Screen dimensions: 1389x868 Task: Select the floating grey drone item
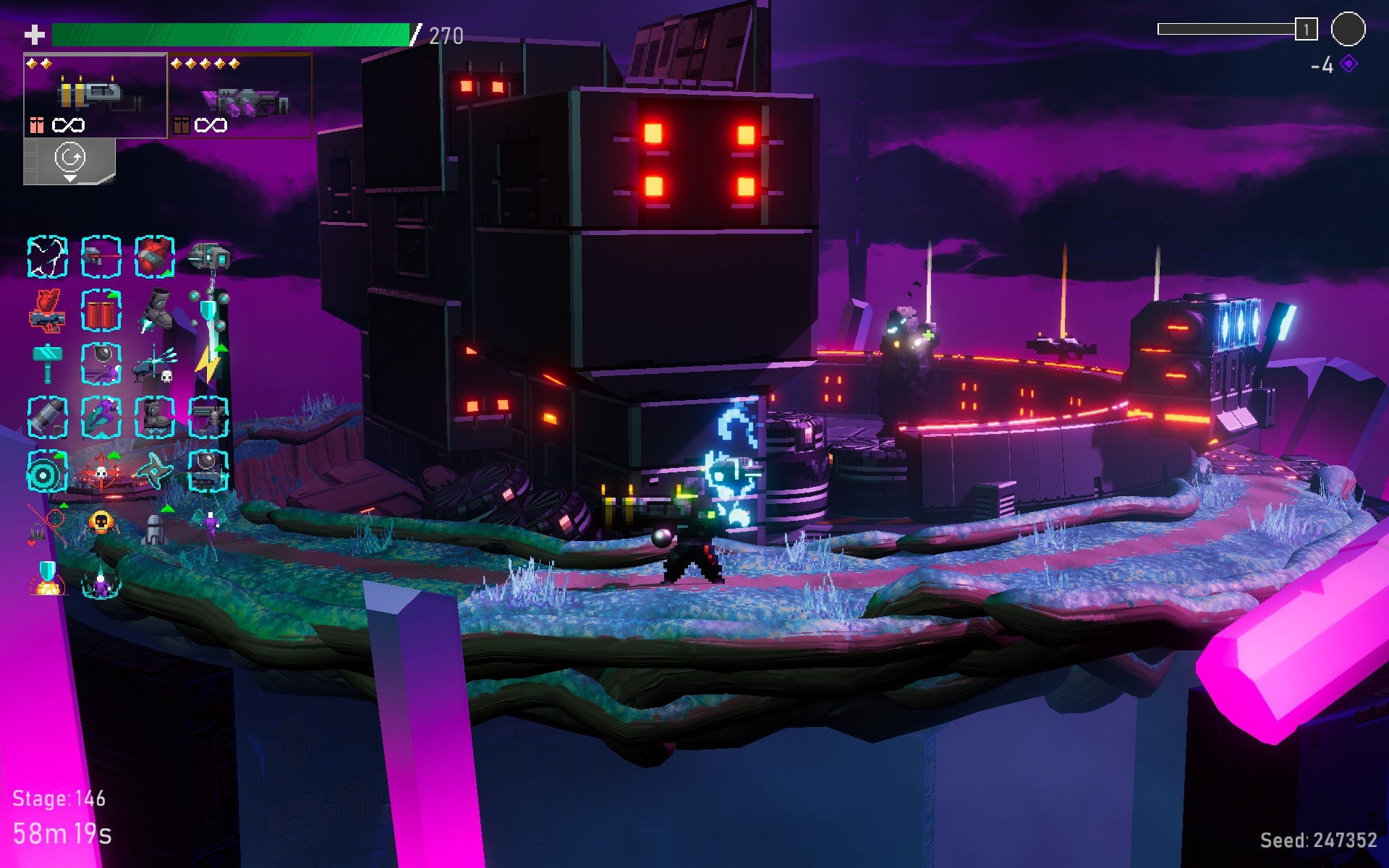(209, 256)
